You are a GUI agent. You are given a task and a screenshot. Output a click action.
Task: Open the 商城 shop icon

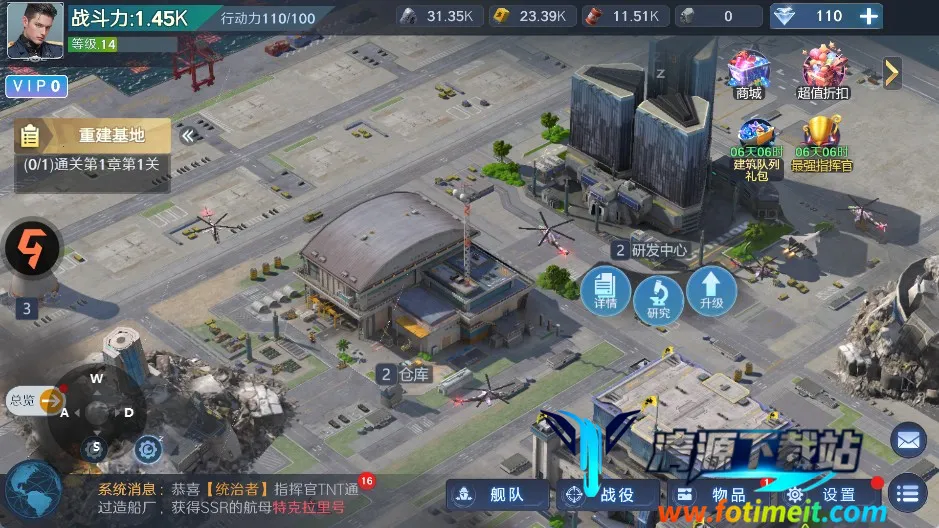(x=748, y=73)
